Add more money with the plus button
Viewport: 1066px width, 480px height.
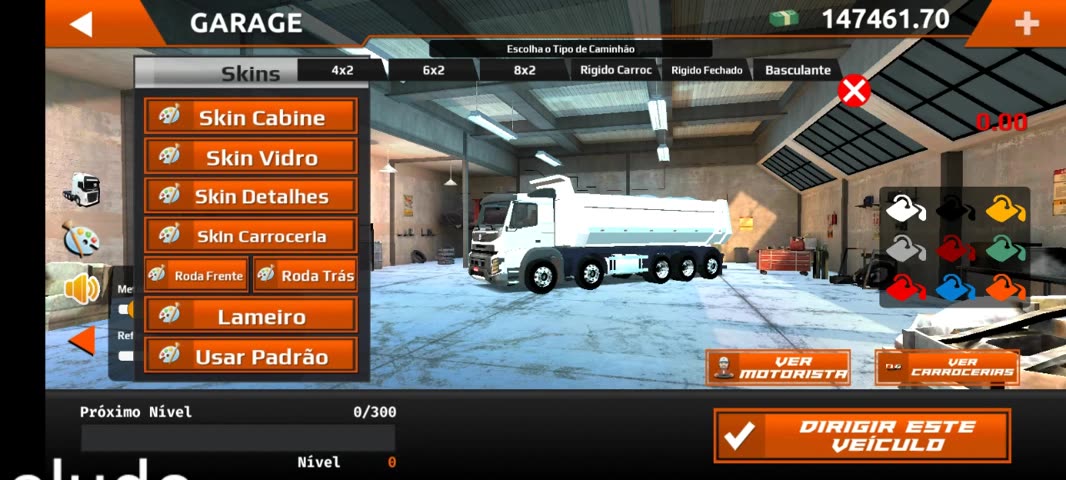(x=1026, y=24)
